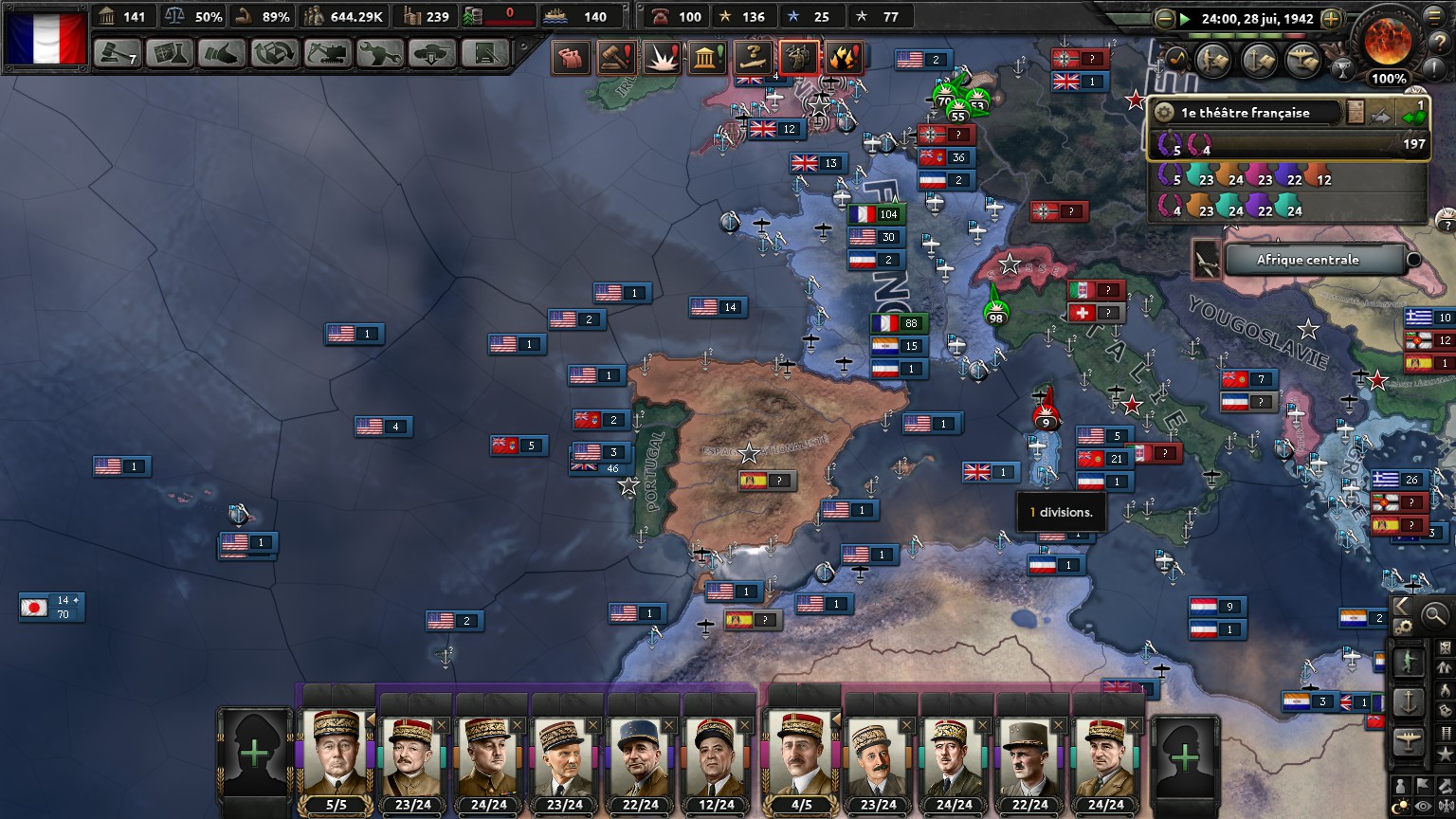Open the construction excavator menu
The height and width of the screenshot is (819, 1456).
click(x=327, y=53)
